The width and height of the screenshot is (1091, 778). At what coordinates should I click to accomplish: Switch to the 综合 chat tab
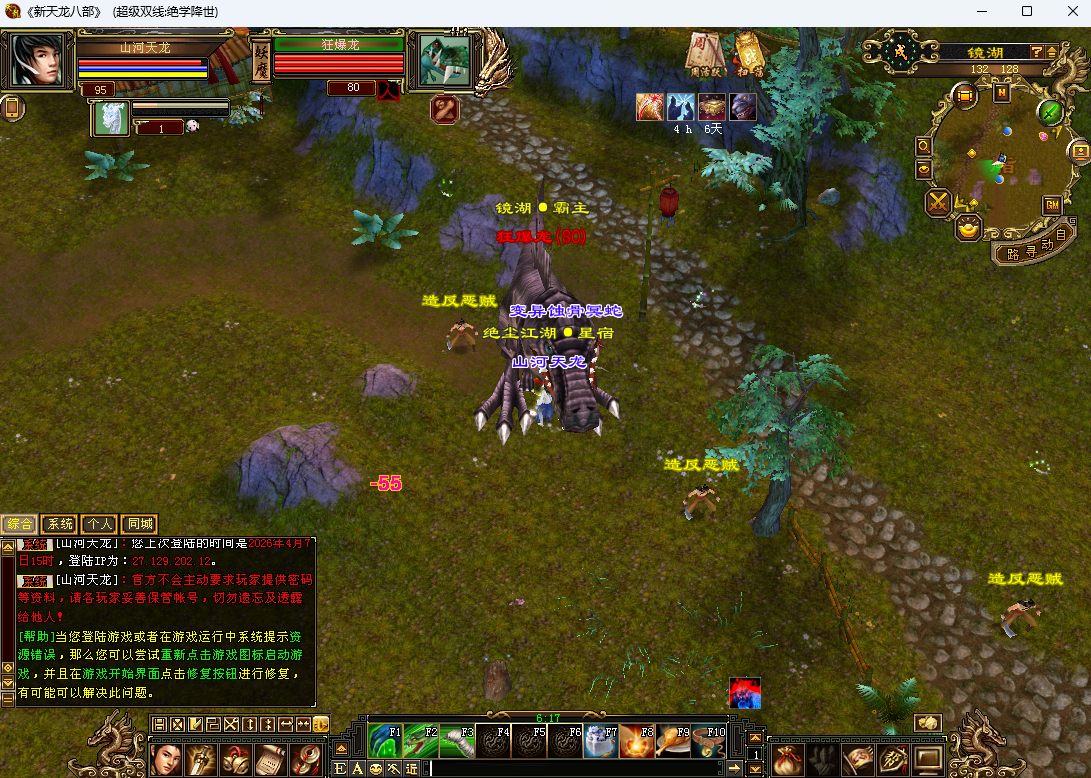(19, 524)
